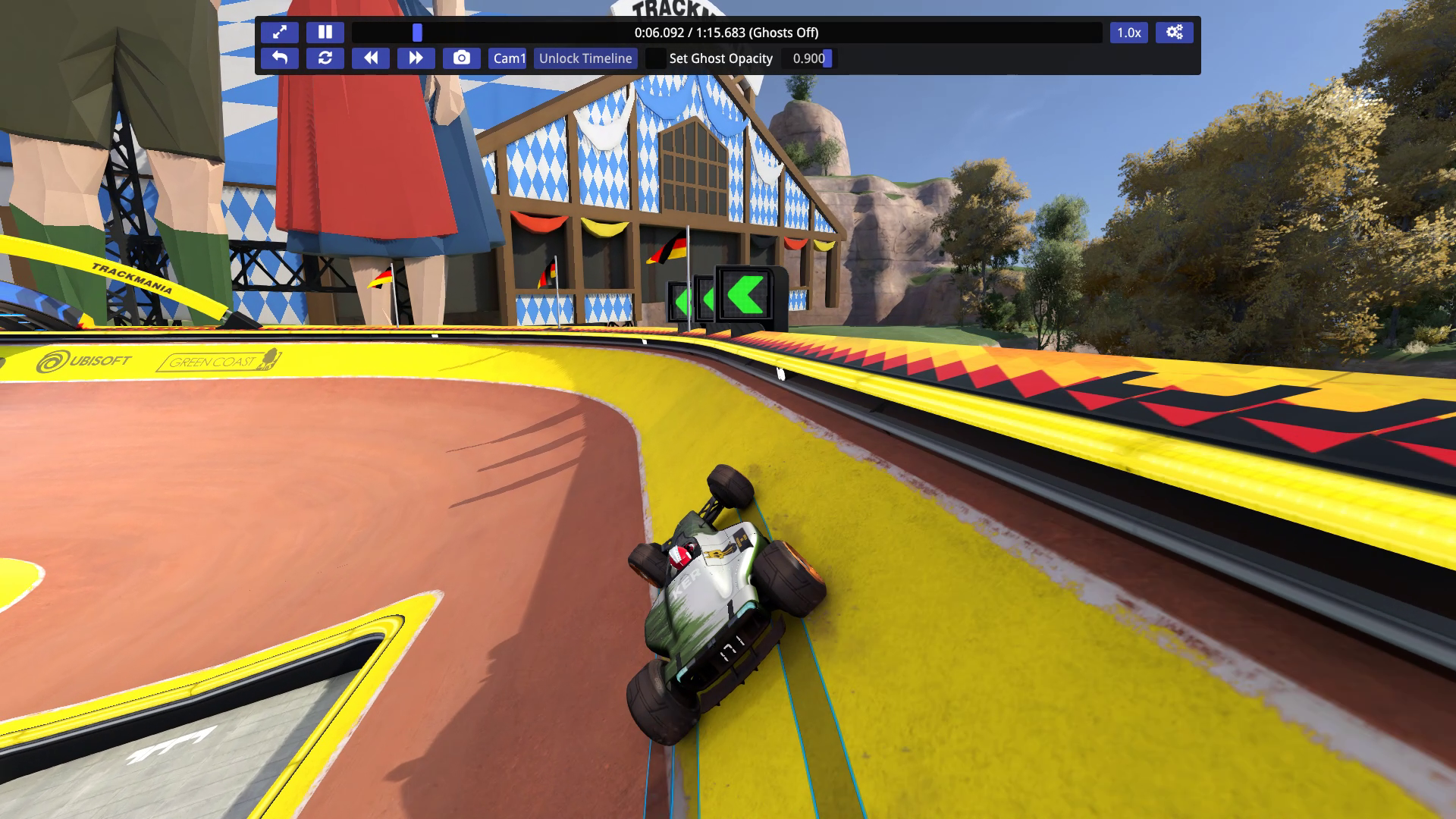This screenshot has width=1456, height=819.
Task: Click the back arrow button
Action: pyautogui.click(x=280, y=58)
